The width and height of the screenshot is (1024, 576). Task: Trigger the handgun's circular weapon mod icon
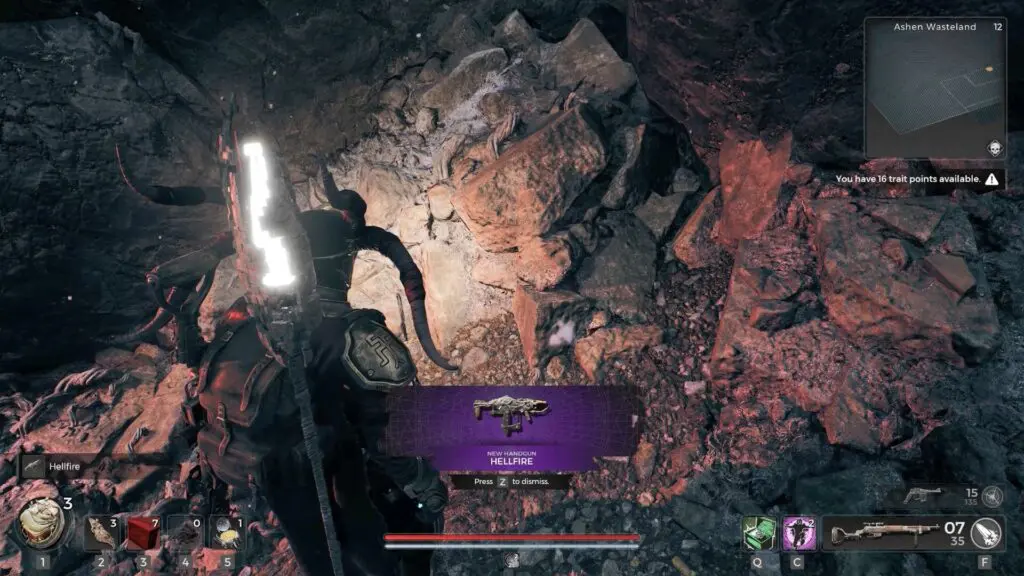993,495
